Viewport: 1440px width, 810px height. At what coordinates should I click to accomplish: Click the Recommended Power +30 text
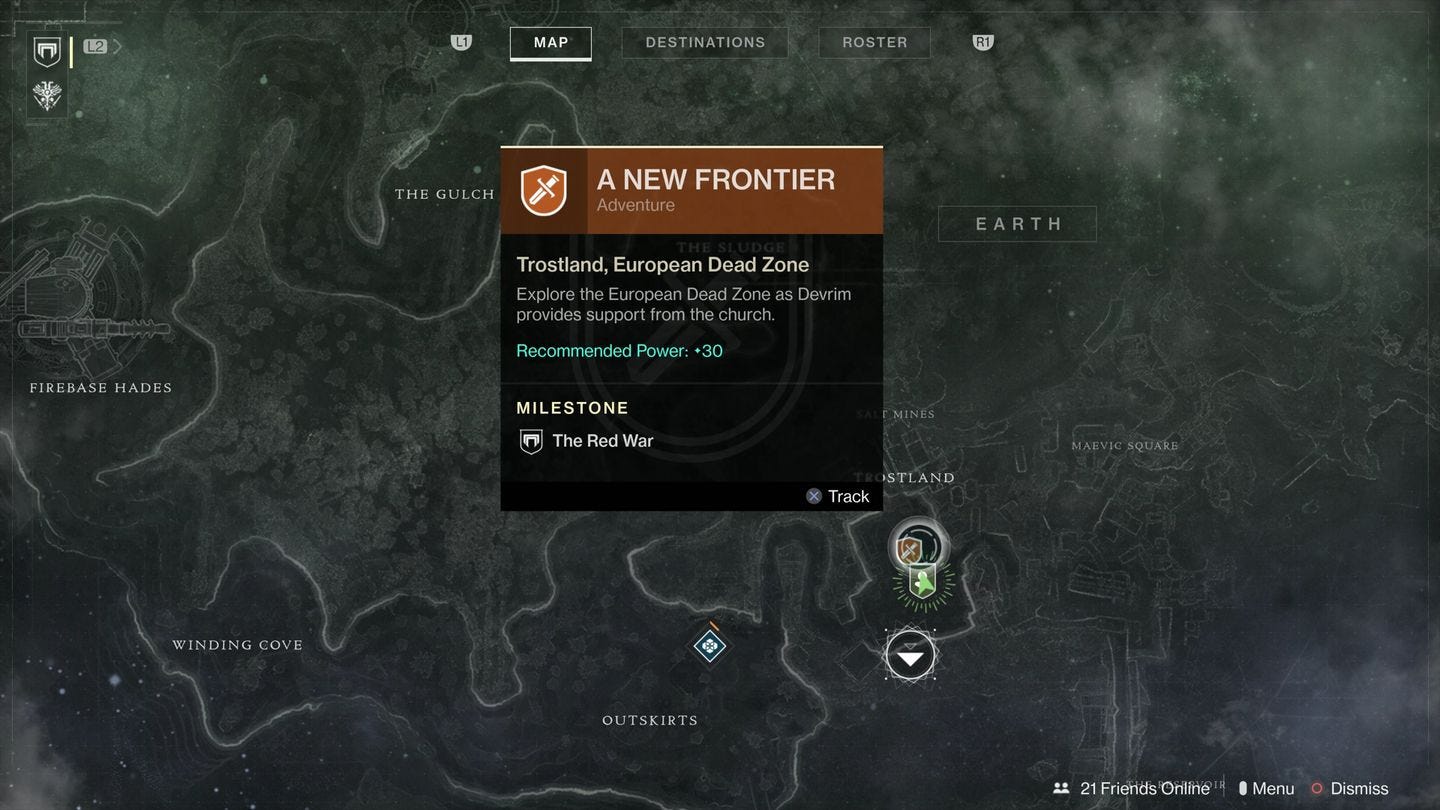(x=619, y=350)
